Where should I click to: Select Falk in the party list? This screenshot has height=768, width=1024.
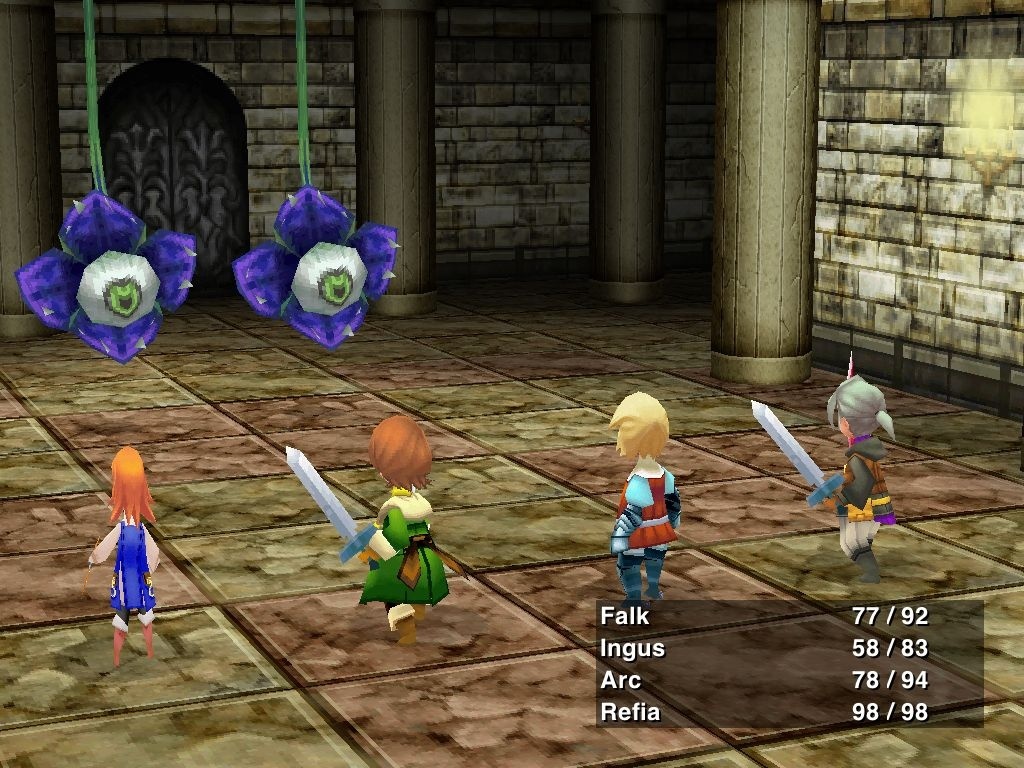coord(625,616)
